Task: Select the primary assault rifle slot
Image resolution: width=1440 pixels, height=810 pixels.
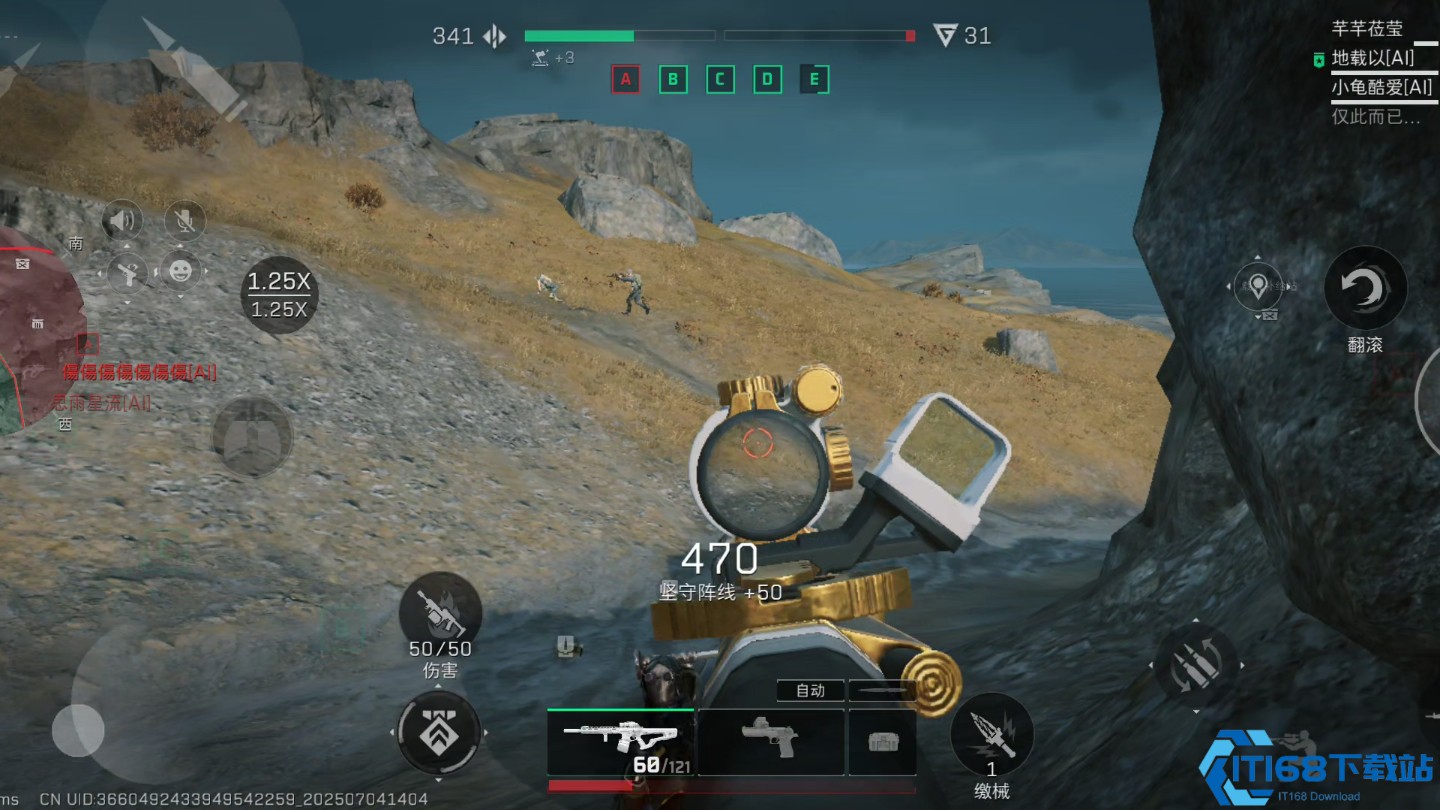Action: pos(620,741)
